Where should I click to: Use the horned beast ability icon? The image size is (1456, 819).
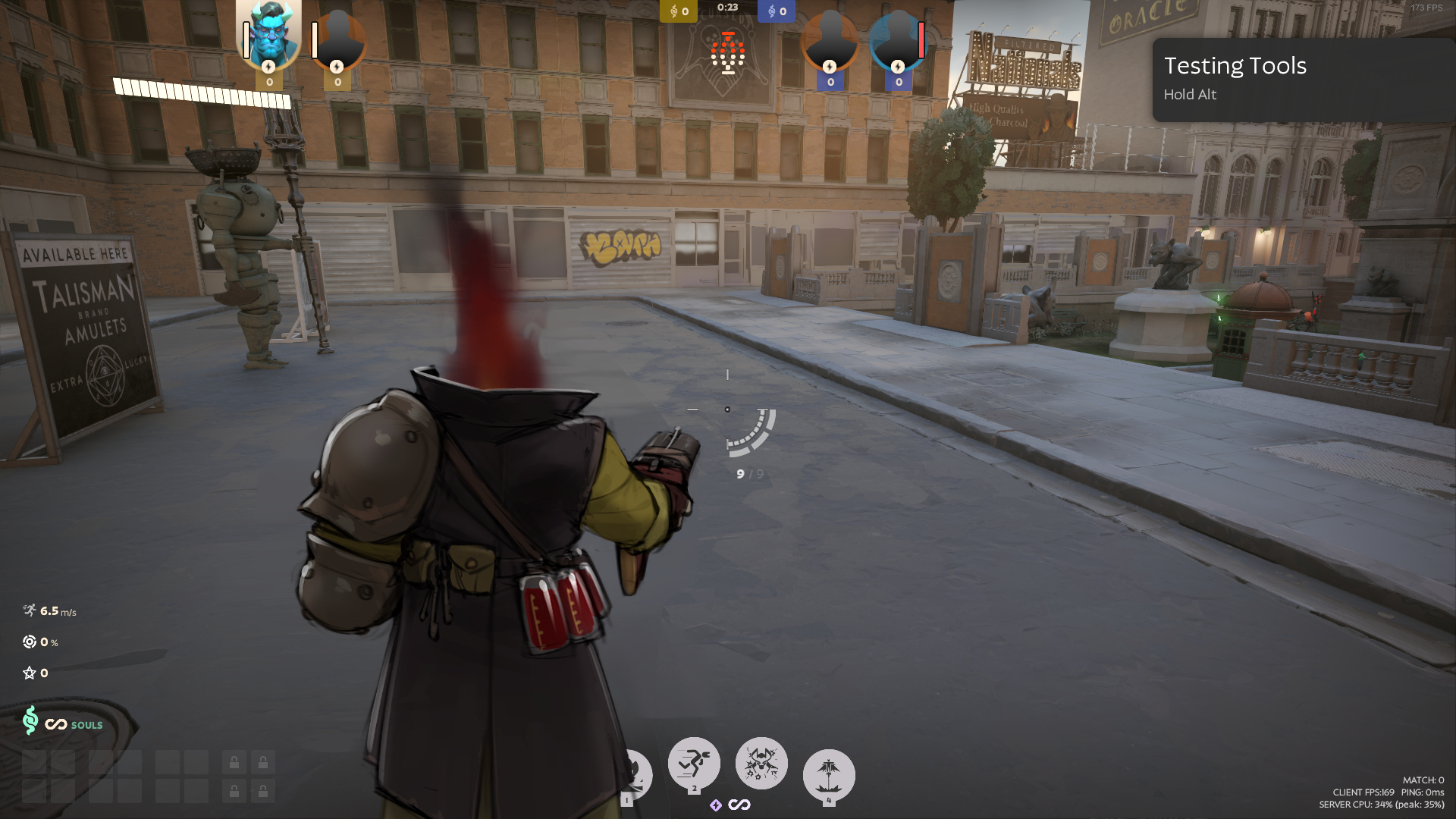tap(761, 763)
